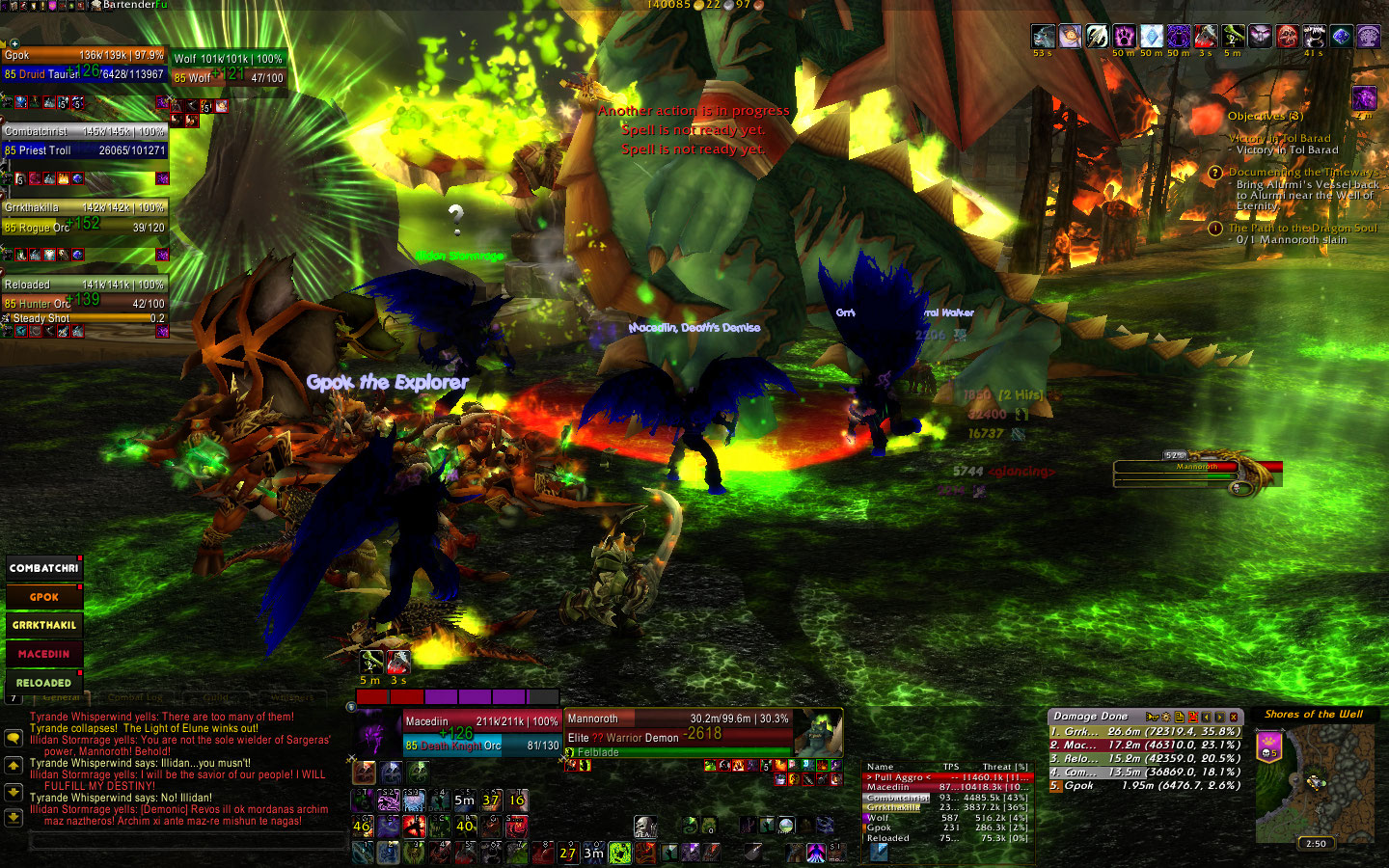This screenshot has height=868, width=1389.
Task: Click the chat scroll-up arrow button
Action: 14,766
